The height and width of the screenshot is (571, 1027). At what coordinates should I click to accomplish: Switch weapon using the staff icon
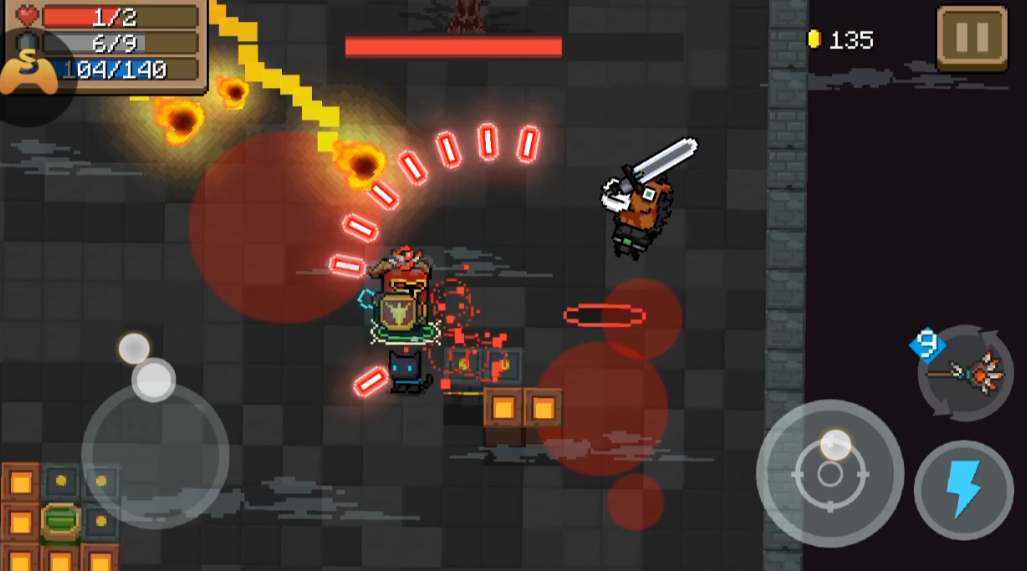click(x=966, y=373)
